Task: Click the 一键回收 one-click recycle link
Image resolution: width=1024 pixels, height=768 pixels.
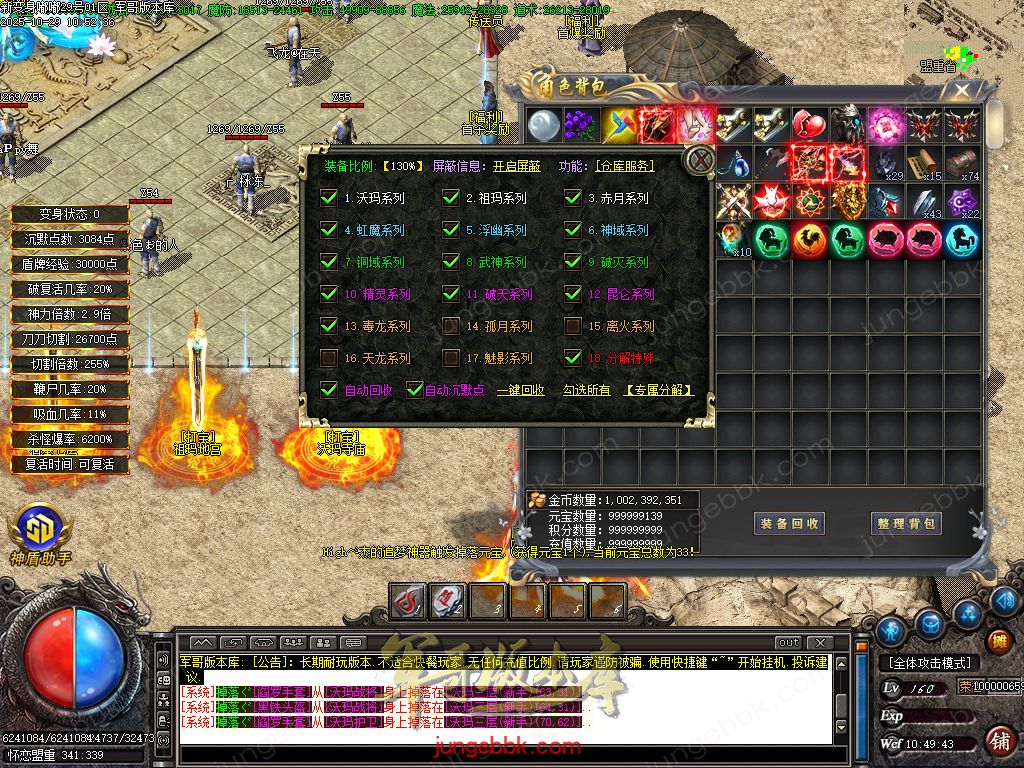Action: (x=520, y=391)
